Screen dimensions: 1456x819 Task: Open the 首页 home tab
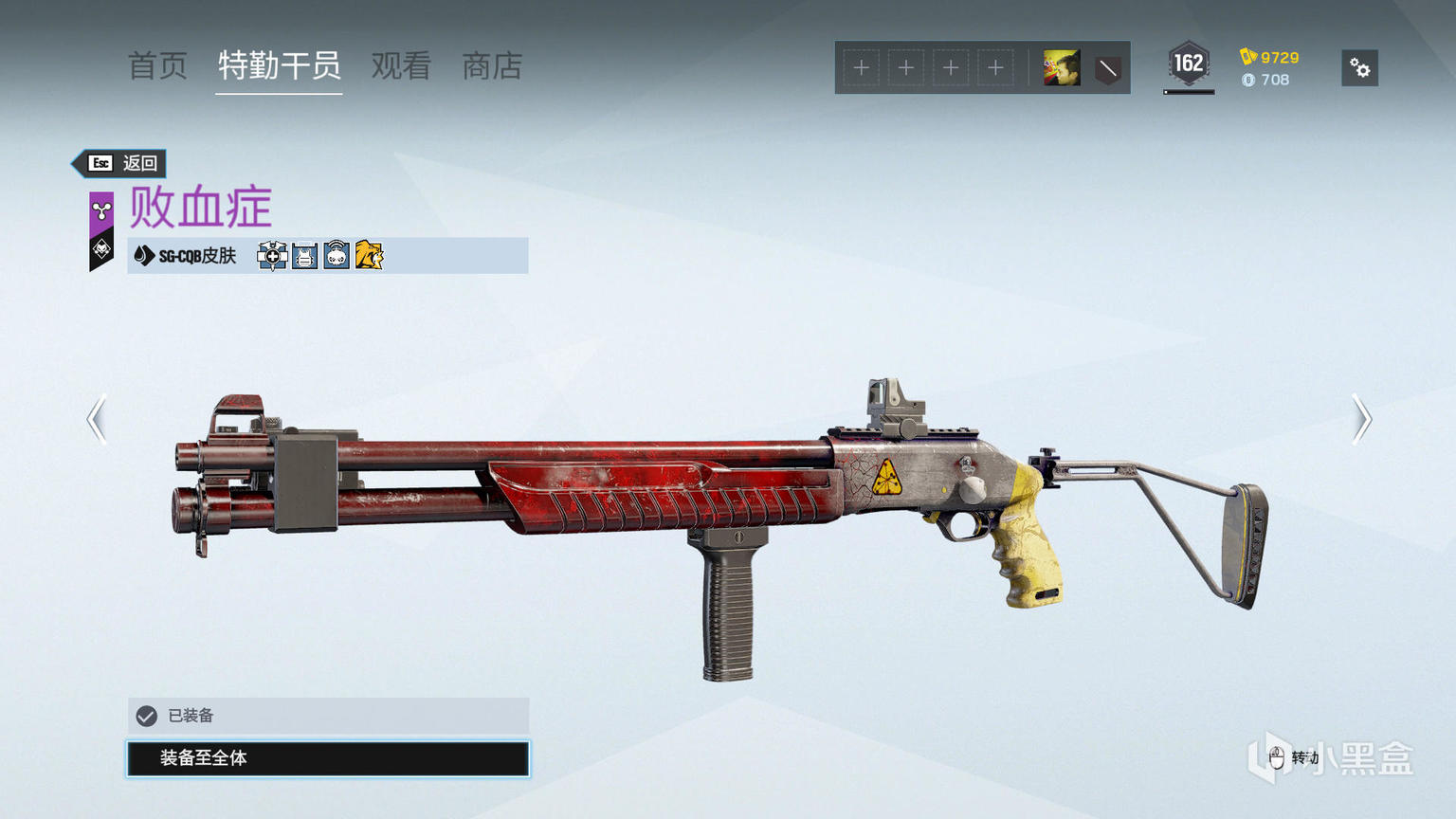point(157,66)
